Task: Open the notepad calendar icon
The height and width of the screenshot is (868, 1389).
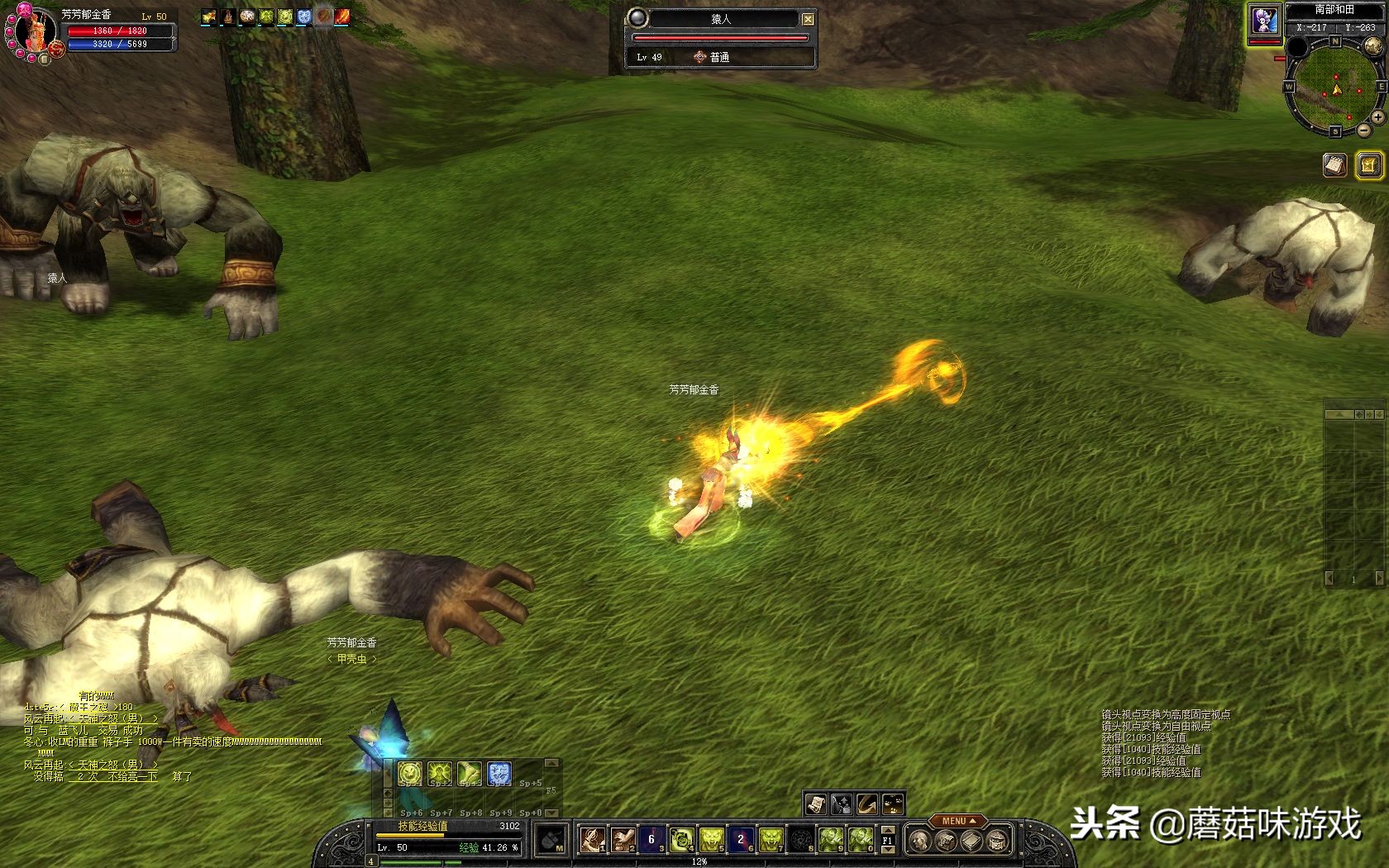Action: tap(1334, 165)
